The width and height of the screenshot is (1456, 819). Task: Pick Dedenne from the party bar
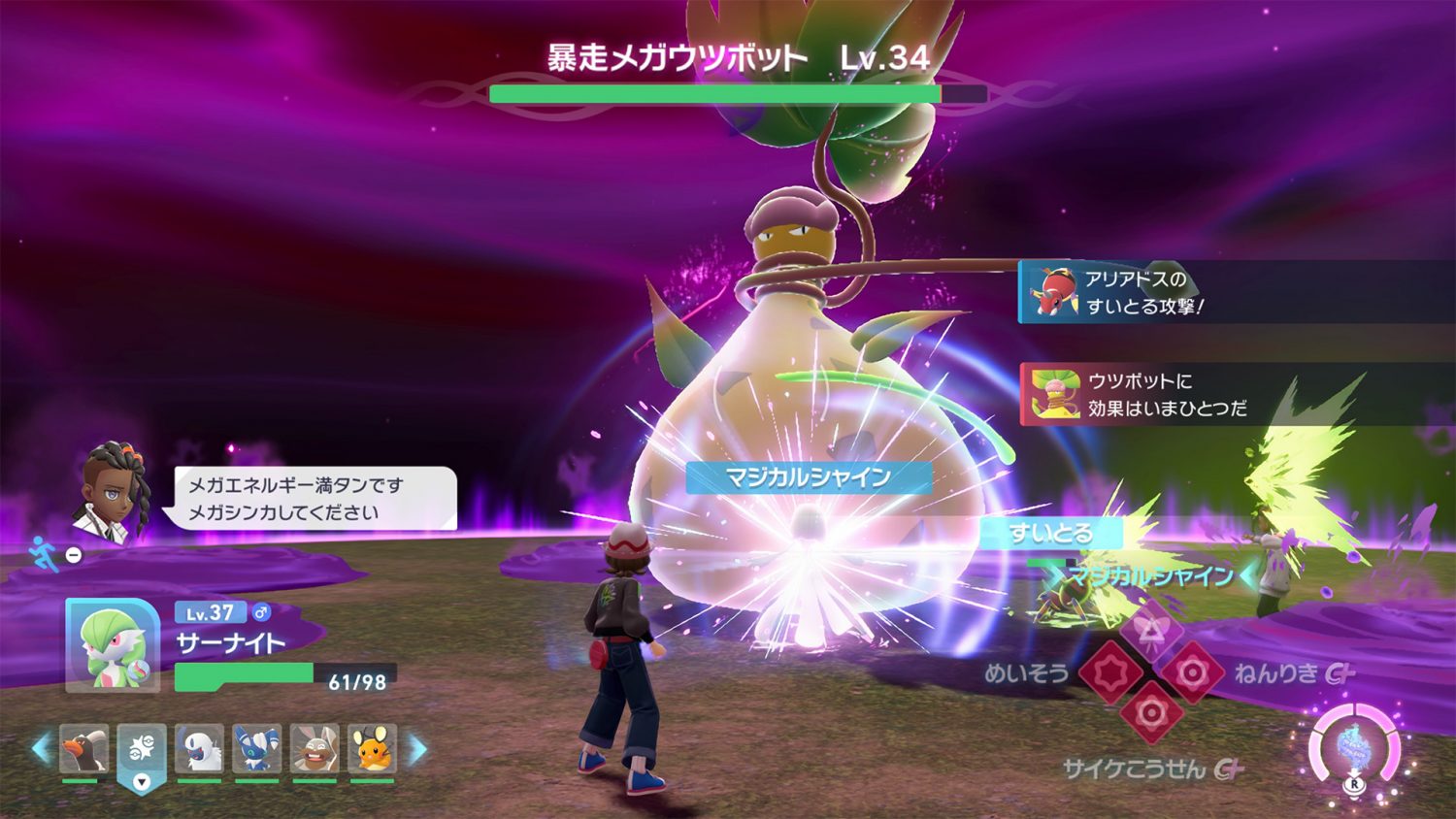[373, 750]
